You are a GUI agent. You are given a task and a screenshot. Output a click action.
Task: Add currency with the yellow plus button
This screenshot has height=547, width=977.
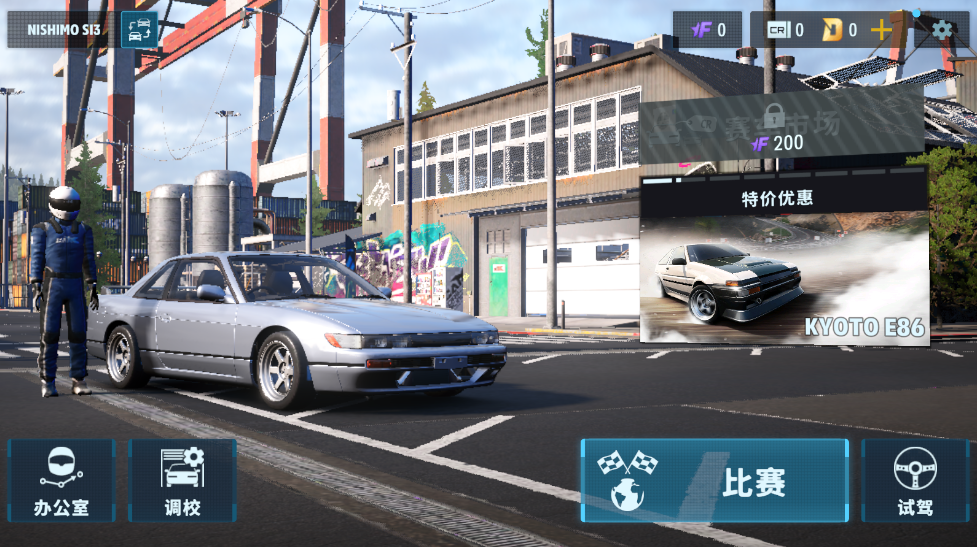coord(880,30)
